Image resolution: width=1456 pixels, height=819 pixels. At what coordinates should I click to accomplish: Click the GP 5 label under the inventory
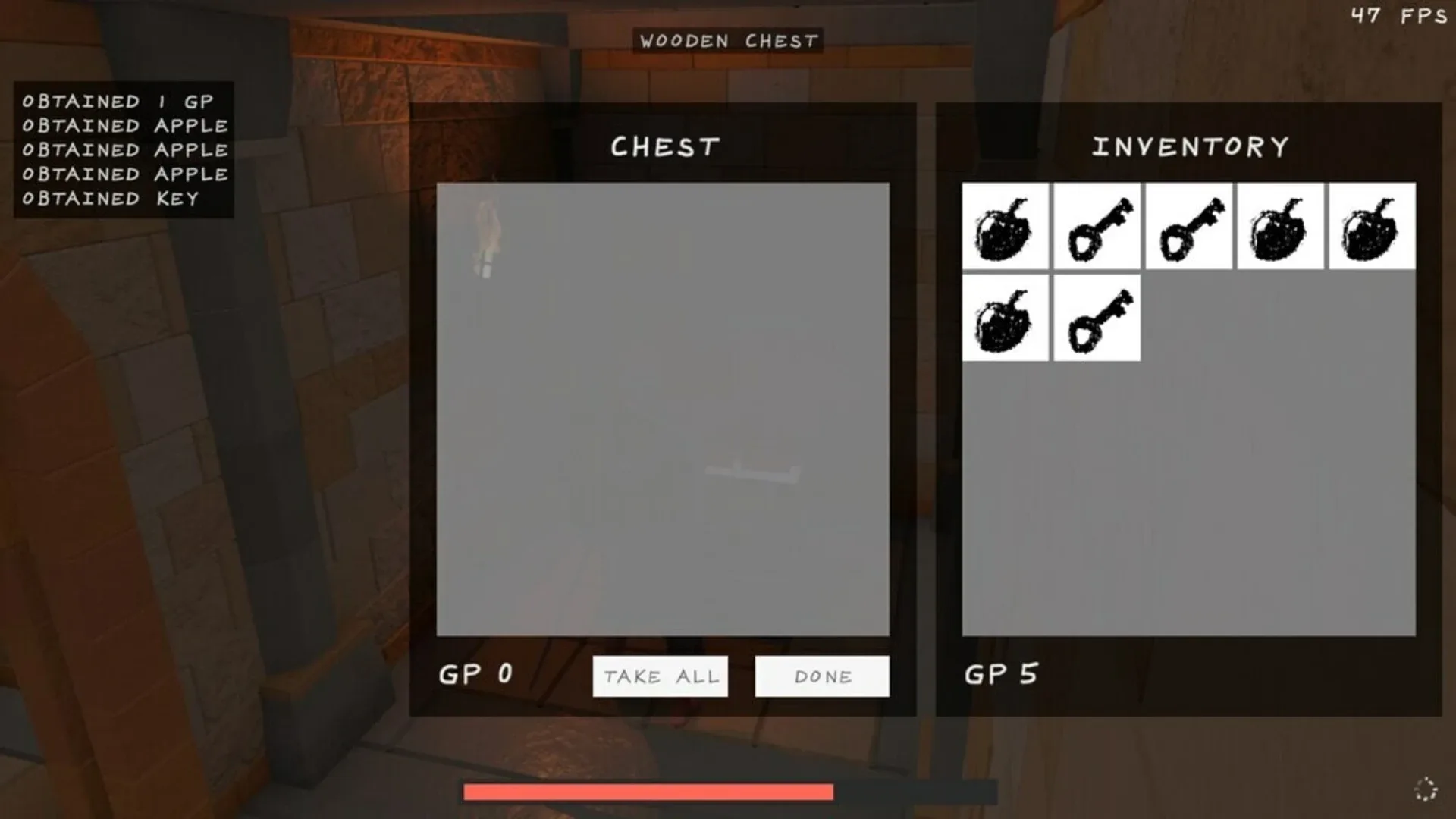point(1000,673)
